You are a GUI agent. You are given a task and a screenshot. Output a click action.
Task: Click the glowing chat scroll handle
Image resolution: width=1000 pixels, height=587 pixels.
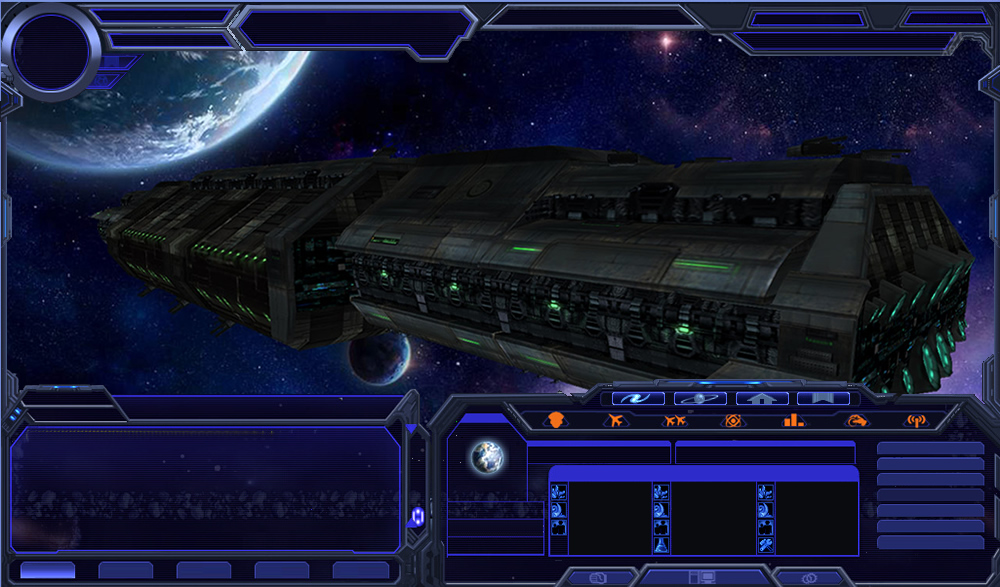tap(416, 515)
